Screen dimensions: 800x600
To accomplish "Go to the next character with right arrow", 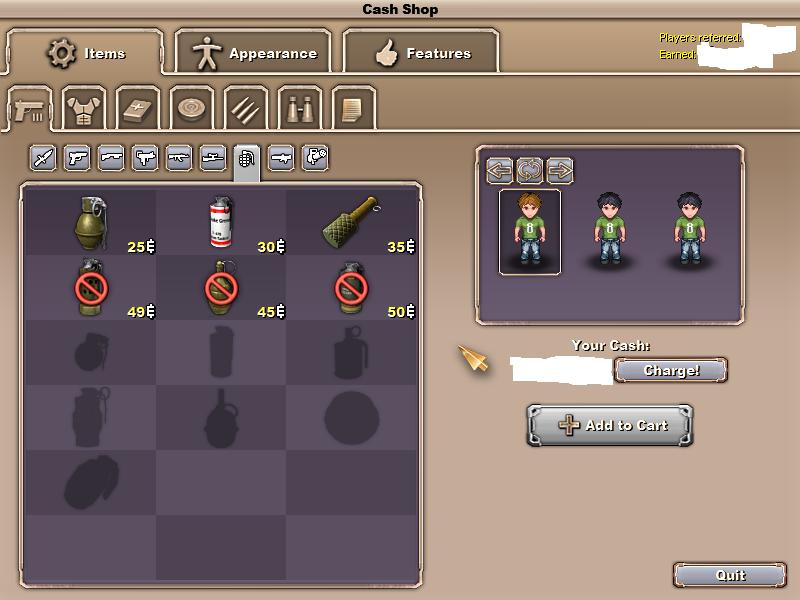I will click(560, 170).
